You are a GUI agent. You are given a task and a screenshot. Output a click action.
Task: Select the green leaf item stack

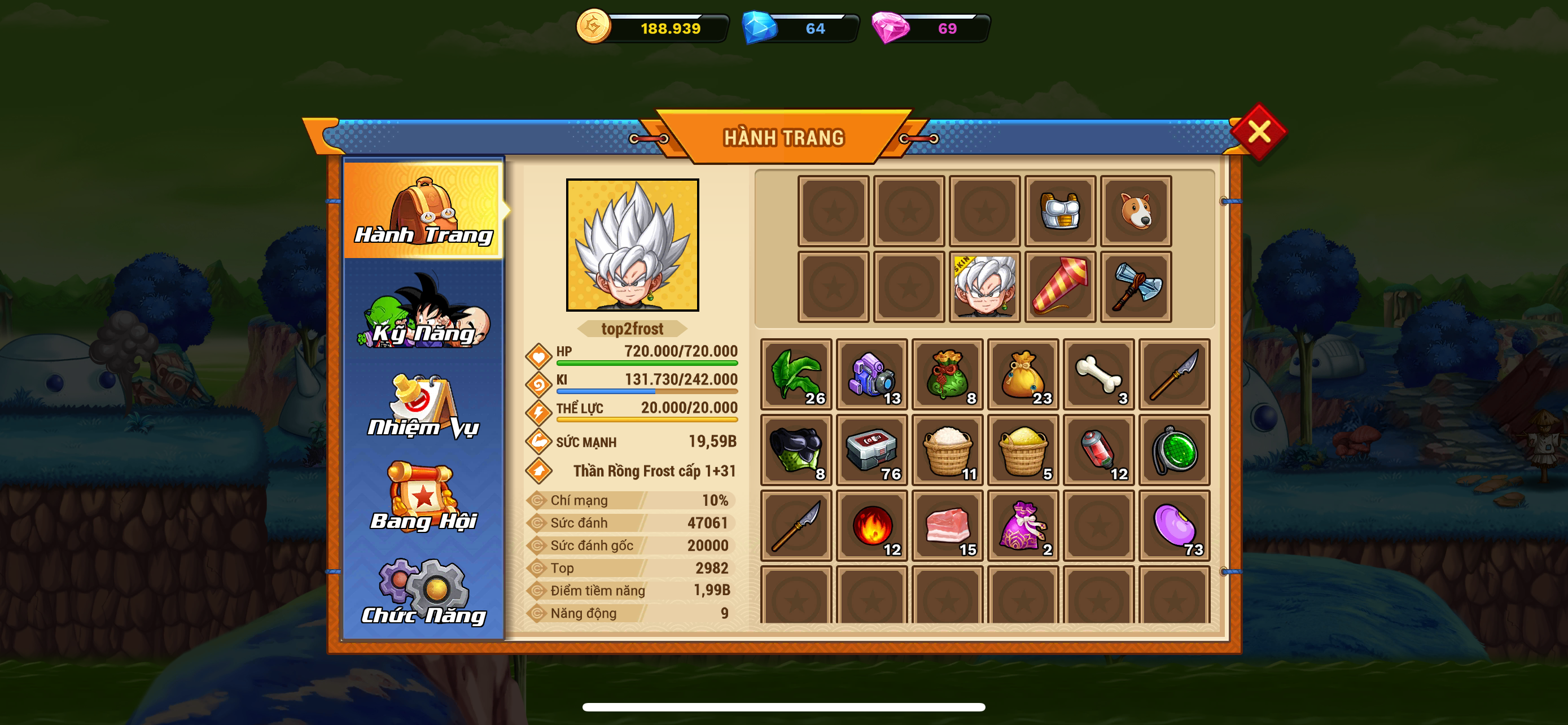click(x=796, y=374)
